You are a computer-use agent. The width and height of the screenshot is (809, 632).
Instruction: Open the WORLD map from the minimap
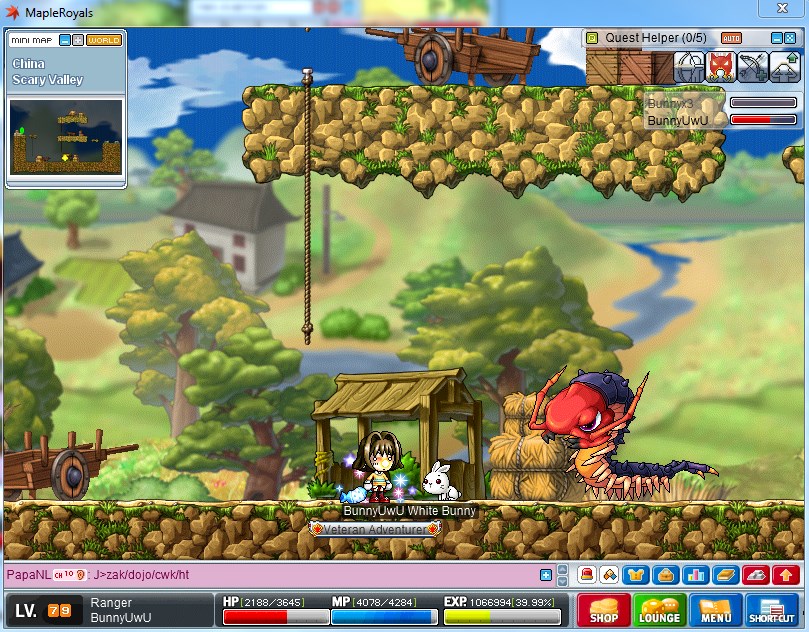click(103, 40)
